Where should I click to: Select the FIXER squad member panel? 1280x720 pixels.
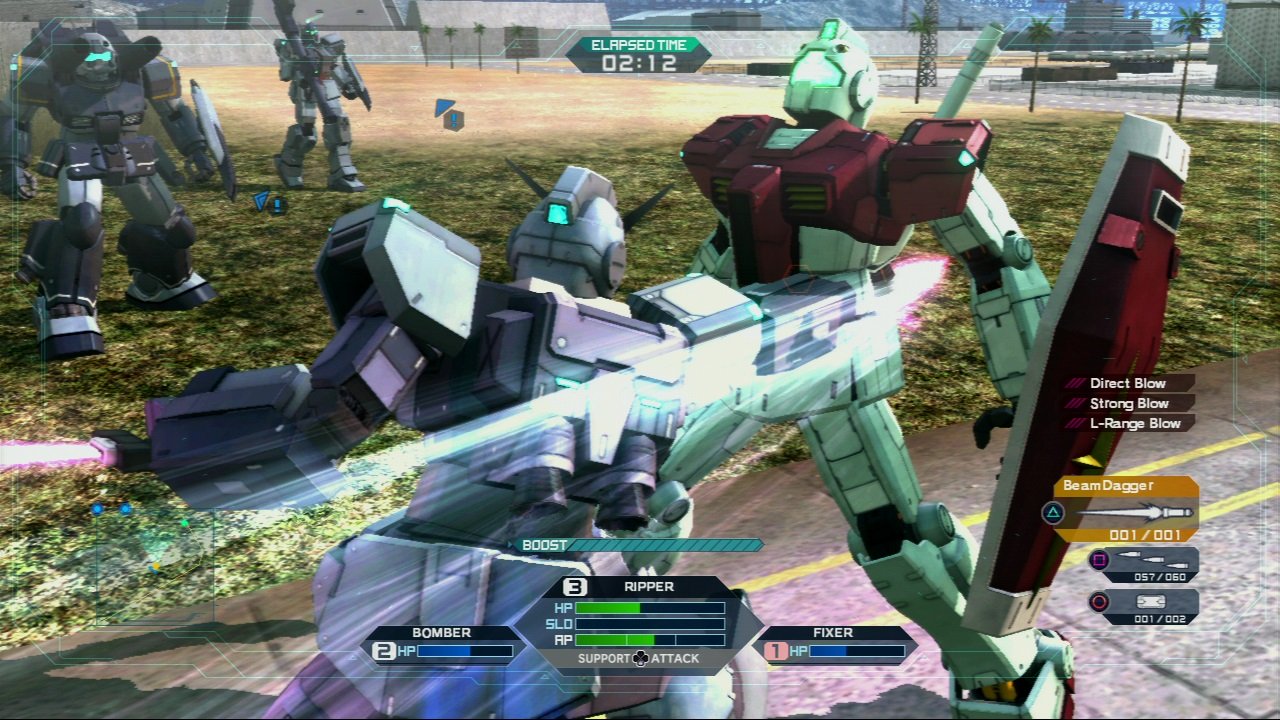(x=834, y=644)
